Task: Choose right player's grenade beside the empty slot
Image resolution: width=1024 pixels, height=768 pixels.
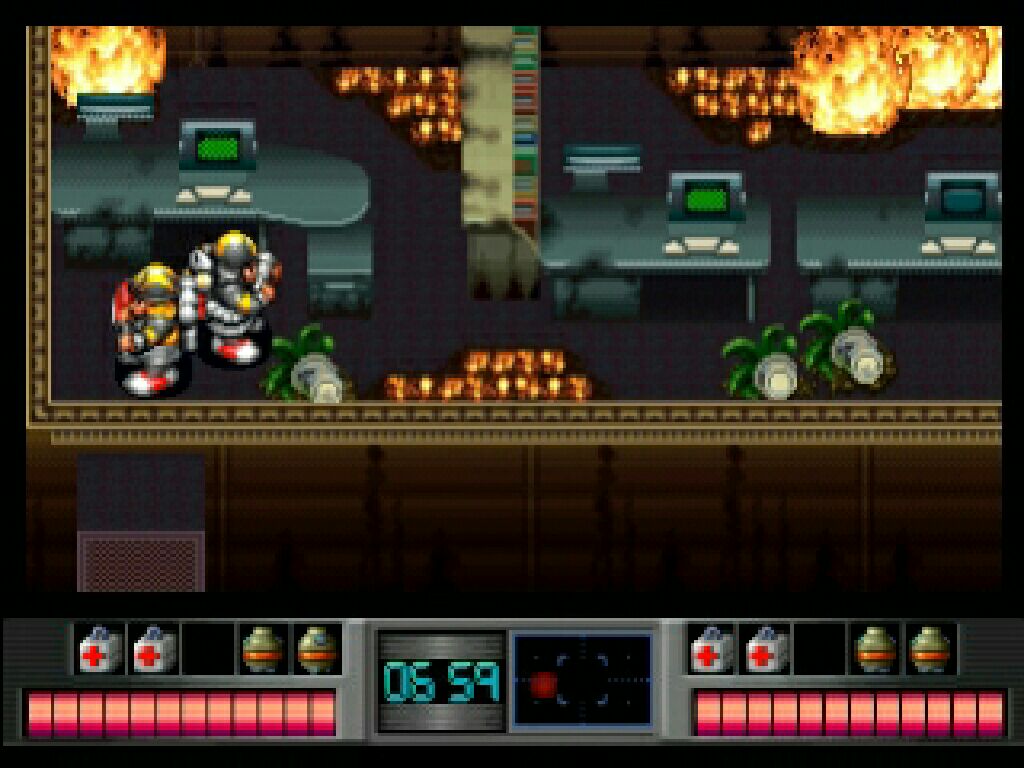Action: (876, 649)
